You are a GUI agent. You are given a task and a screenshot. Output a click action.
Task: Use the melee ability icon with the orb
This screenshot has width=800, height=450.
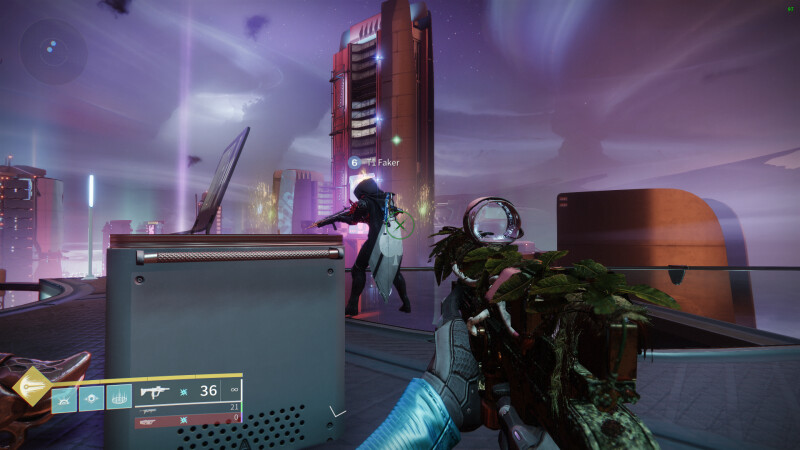tap(91, 397)
